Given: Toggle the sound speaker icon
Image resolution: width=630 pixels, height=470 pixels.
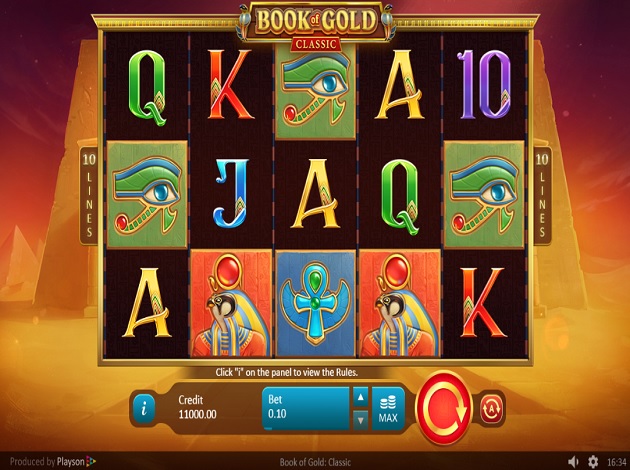Looking at the screenshot, I should pyautogui.click(x=572, y=462).
